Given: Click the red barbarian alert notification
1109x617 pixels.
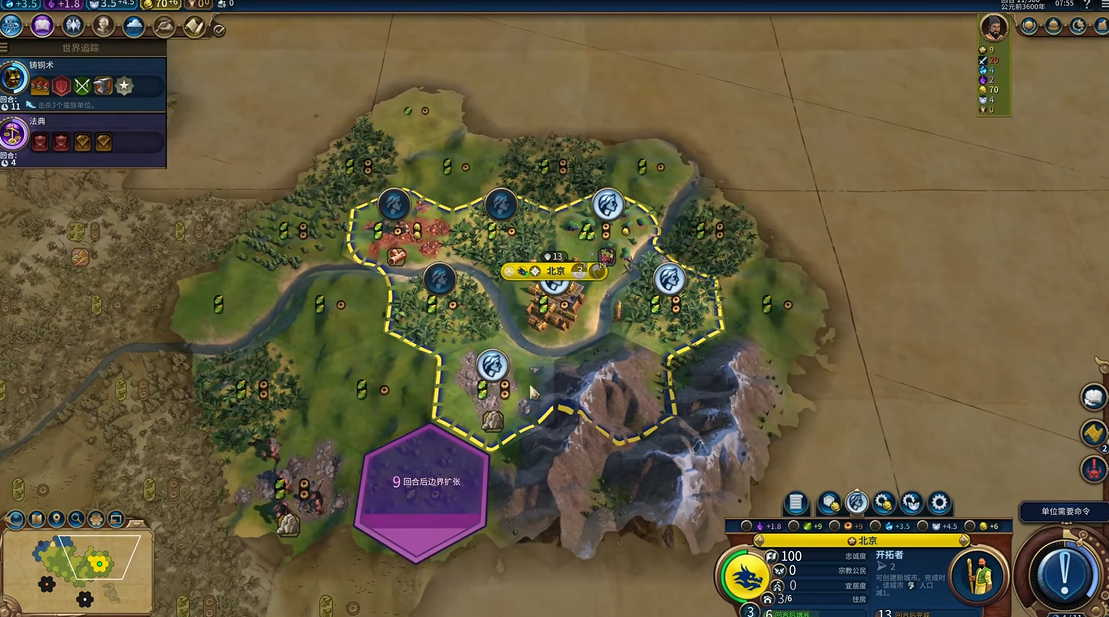Looking at the screenshot, I should click(1094, 468).
